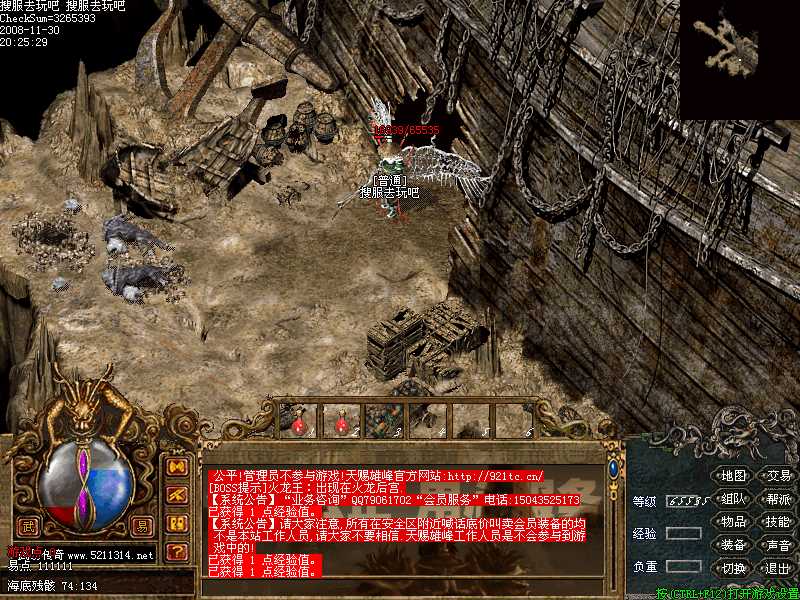The height and width of the screenshot is (600, 800).
Task: Click the chat message log
Action: pyautogui.click(x=400, y=520)
